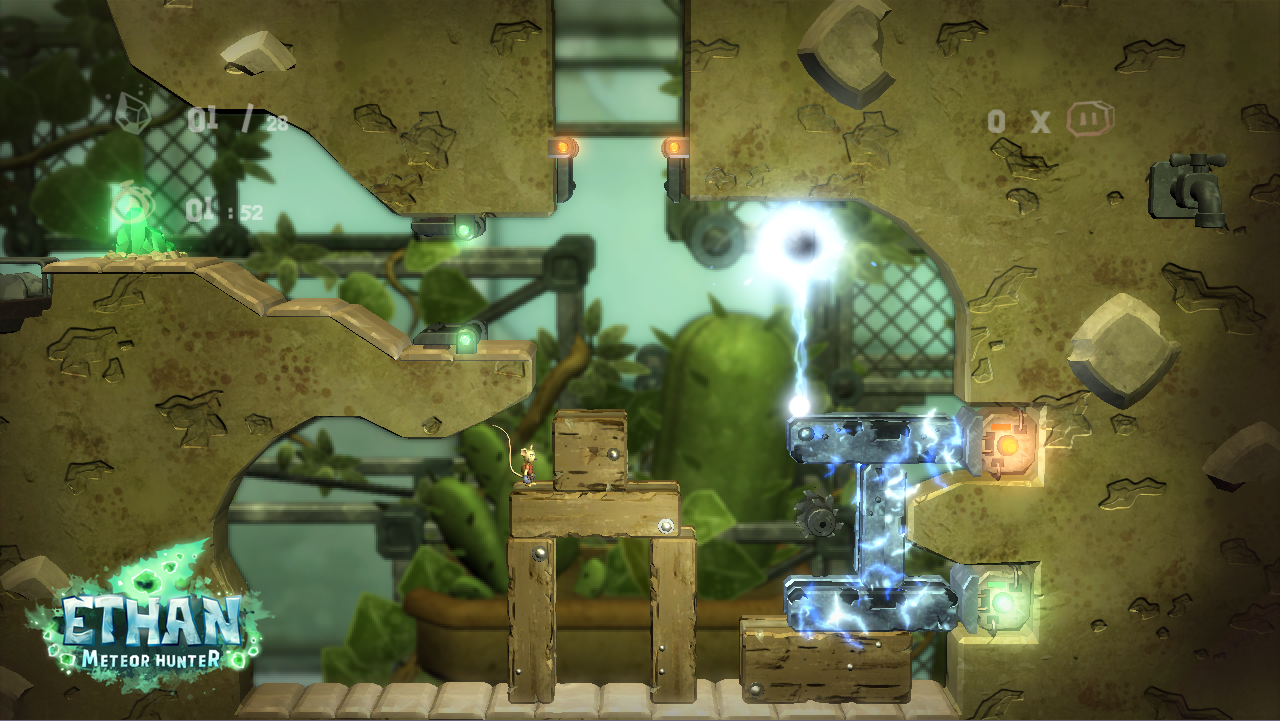The image size is (1280, 721).
Task: Select the pink pause token icon
Action: pos(1089,119)
